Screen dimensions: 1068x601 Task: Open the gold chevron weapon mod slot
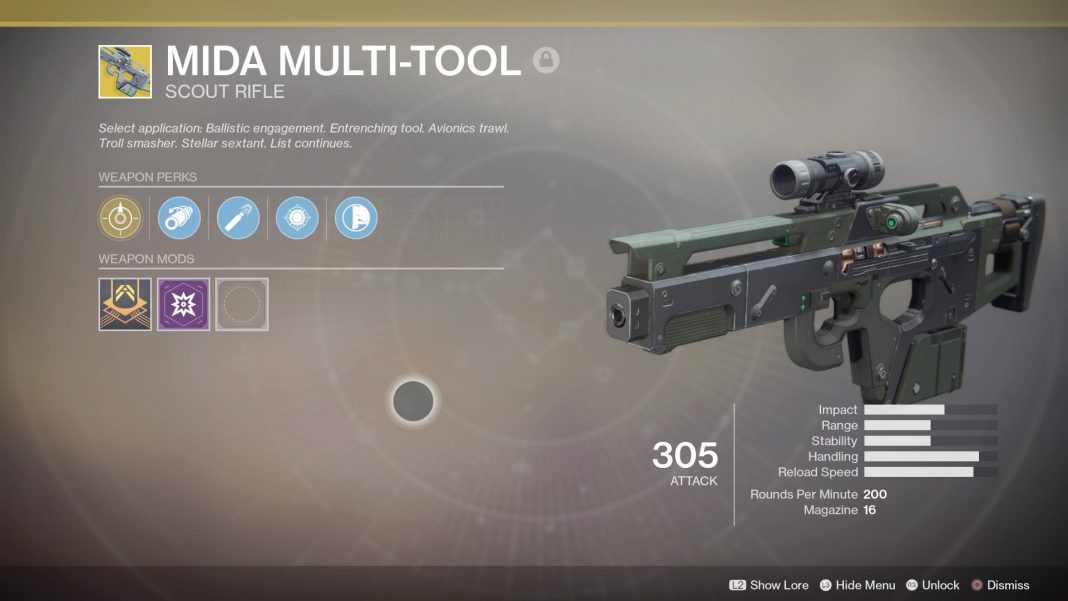125,304
